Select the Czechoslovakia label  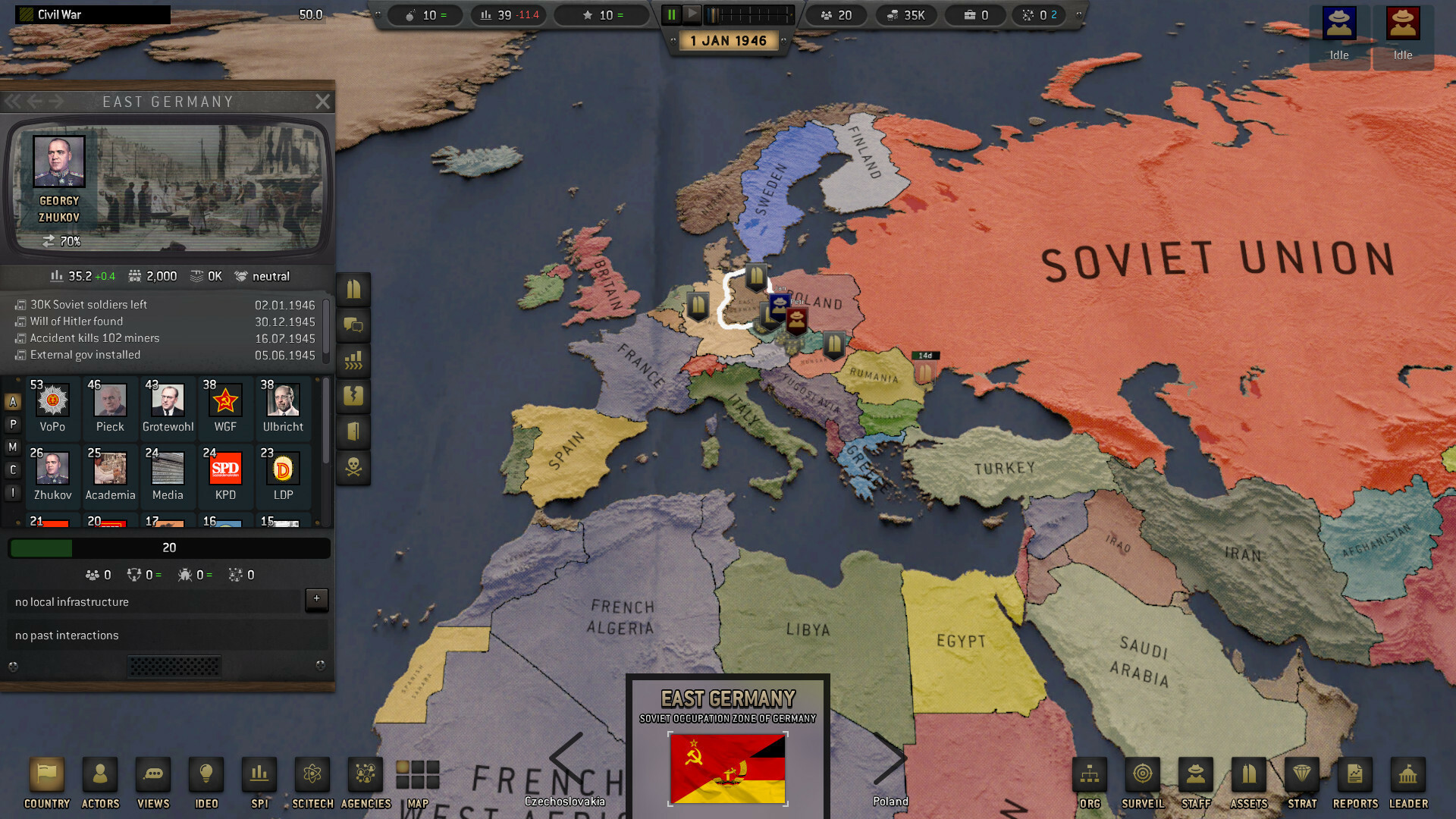coord(566,801)
